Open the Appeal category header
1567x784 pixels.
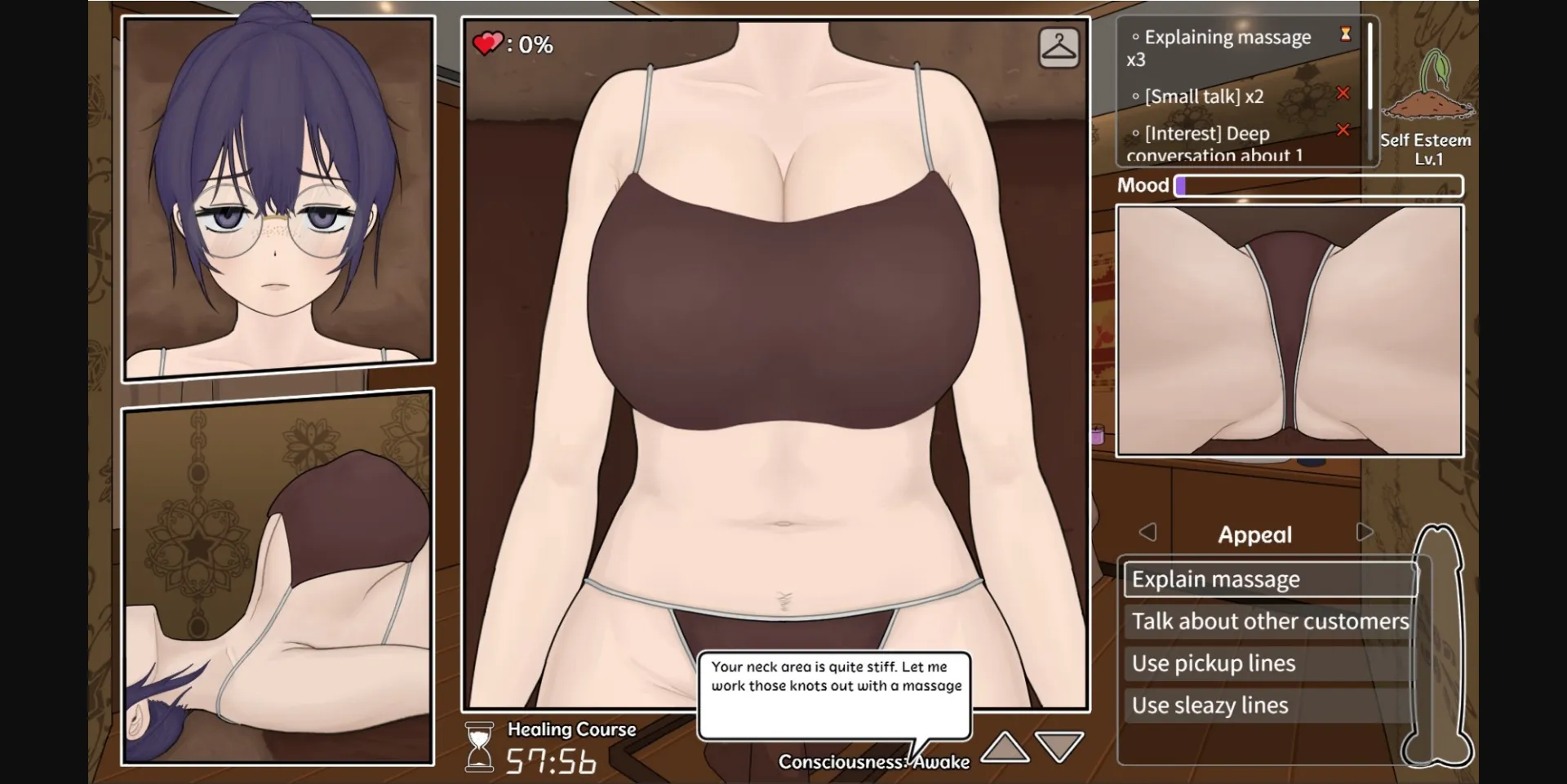[x=1256, y=534]
